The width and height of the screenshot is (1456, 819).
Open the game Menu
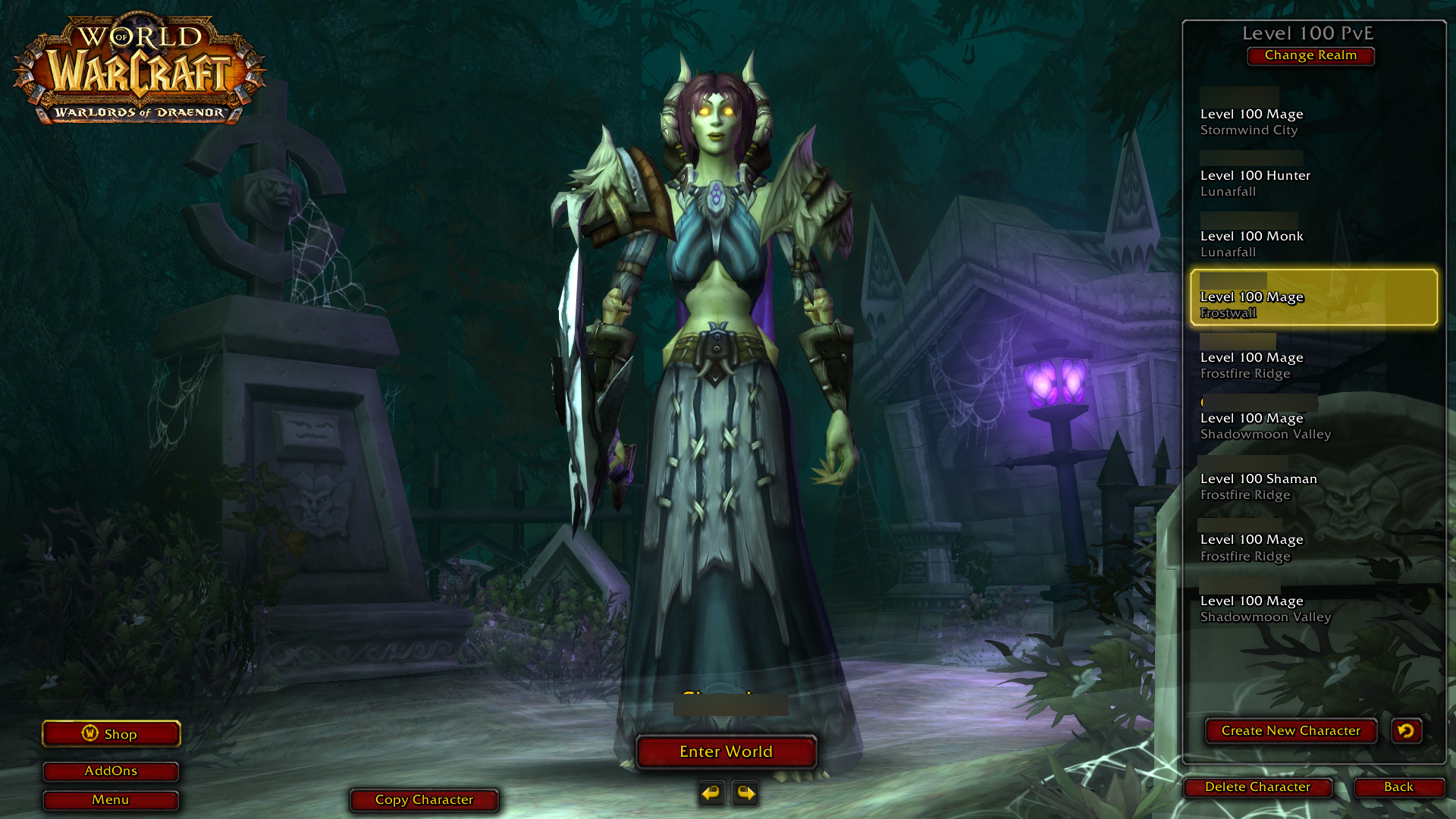click(111, 799)
